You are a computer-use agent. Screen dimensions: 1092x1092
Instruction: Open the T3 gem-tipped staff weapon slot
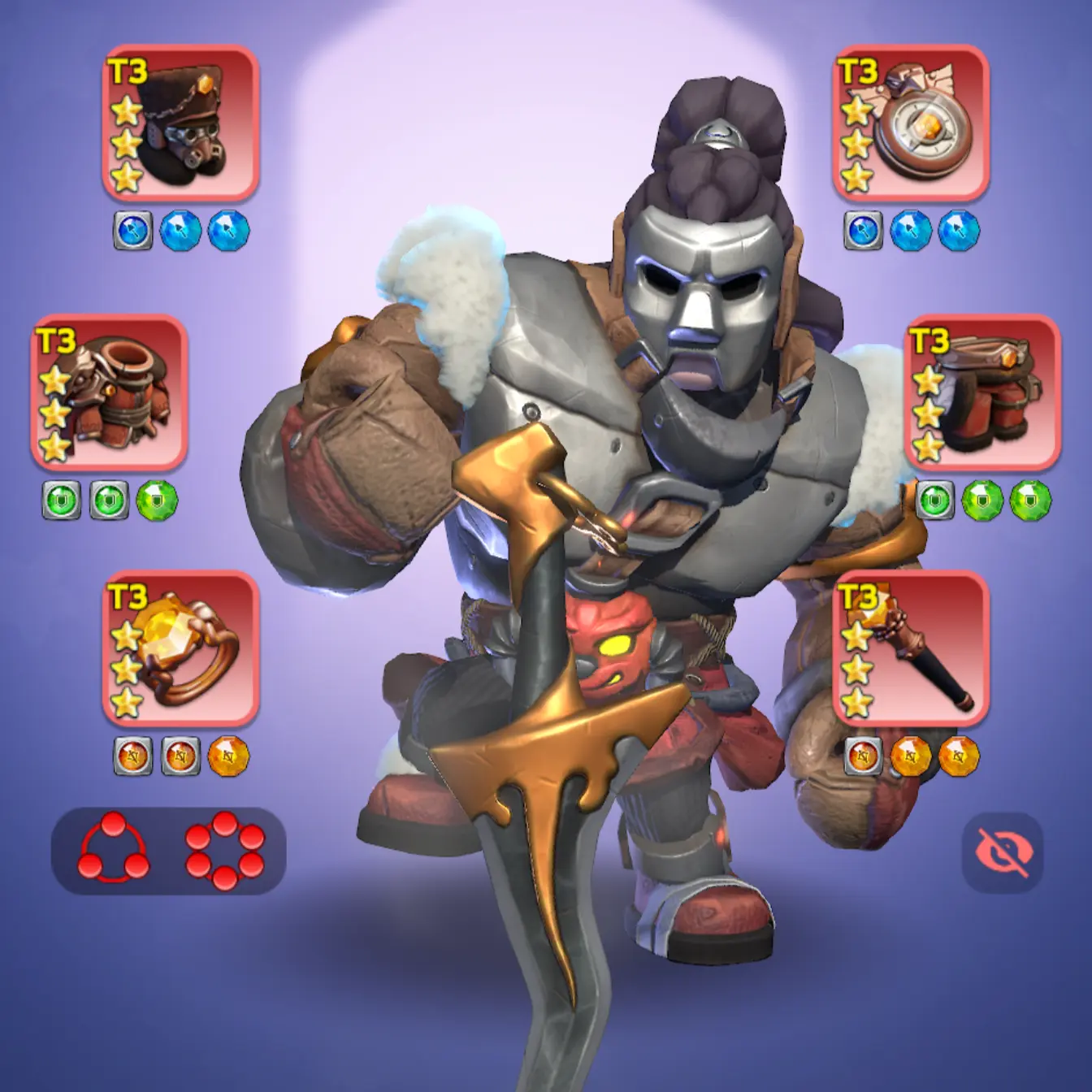tap(911, 648)
